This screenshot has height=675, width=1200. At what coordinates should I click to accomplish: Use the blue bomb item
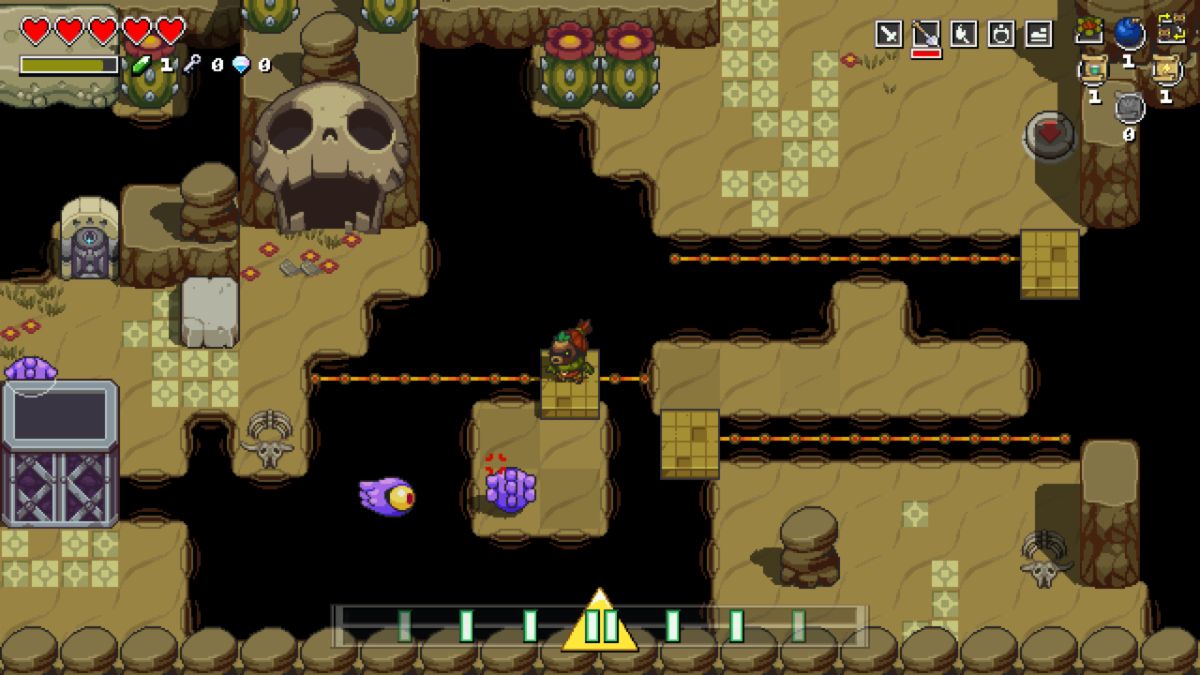click(1129, 34)
